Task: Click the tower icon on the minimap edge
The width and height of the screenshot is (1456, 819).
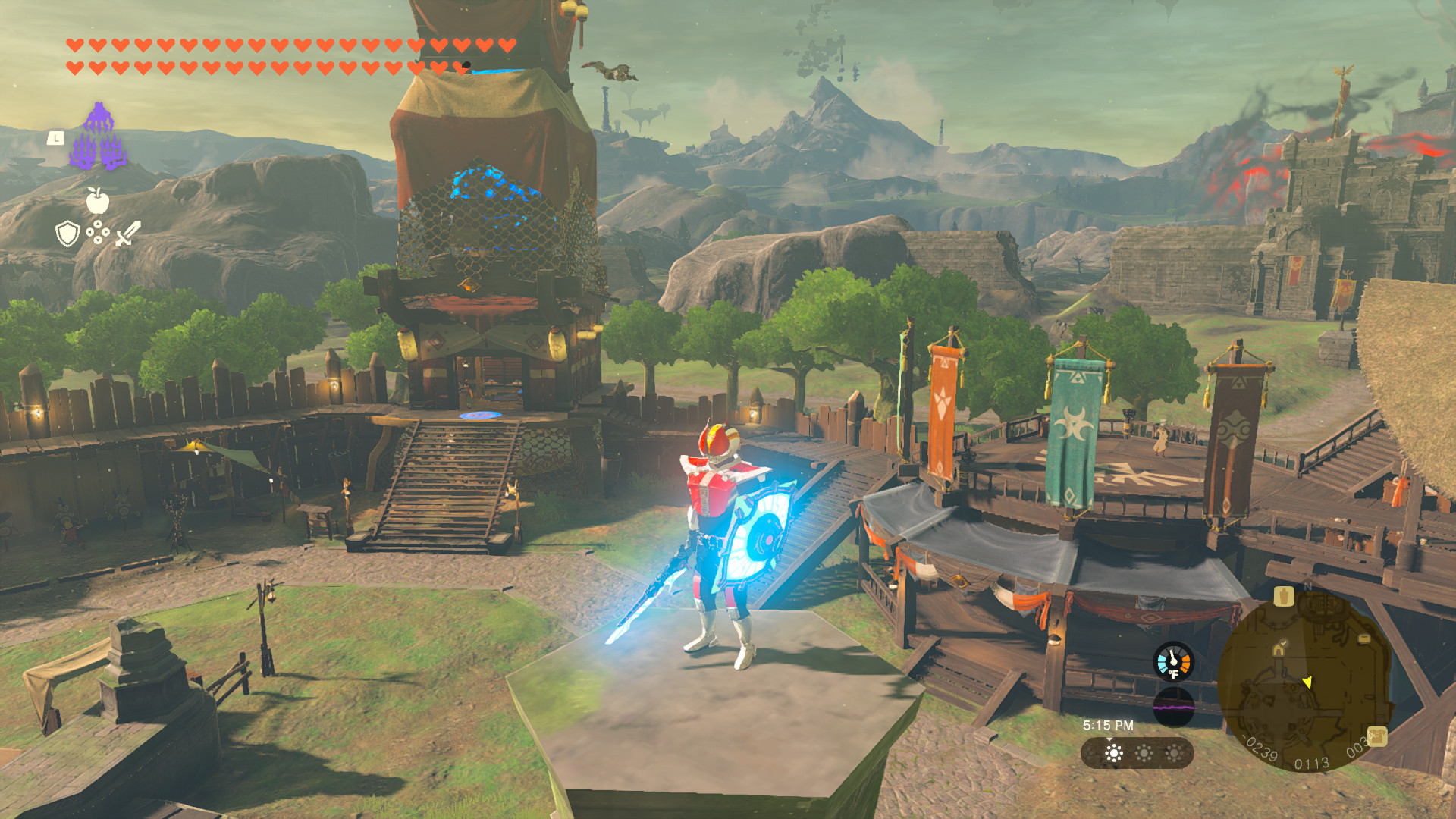Action: click(x=1363, y=639)
